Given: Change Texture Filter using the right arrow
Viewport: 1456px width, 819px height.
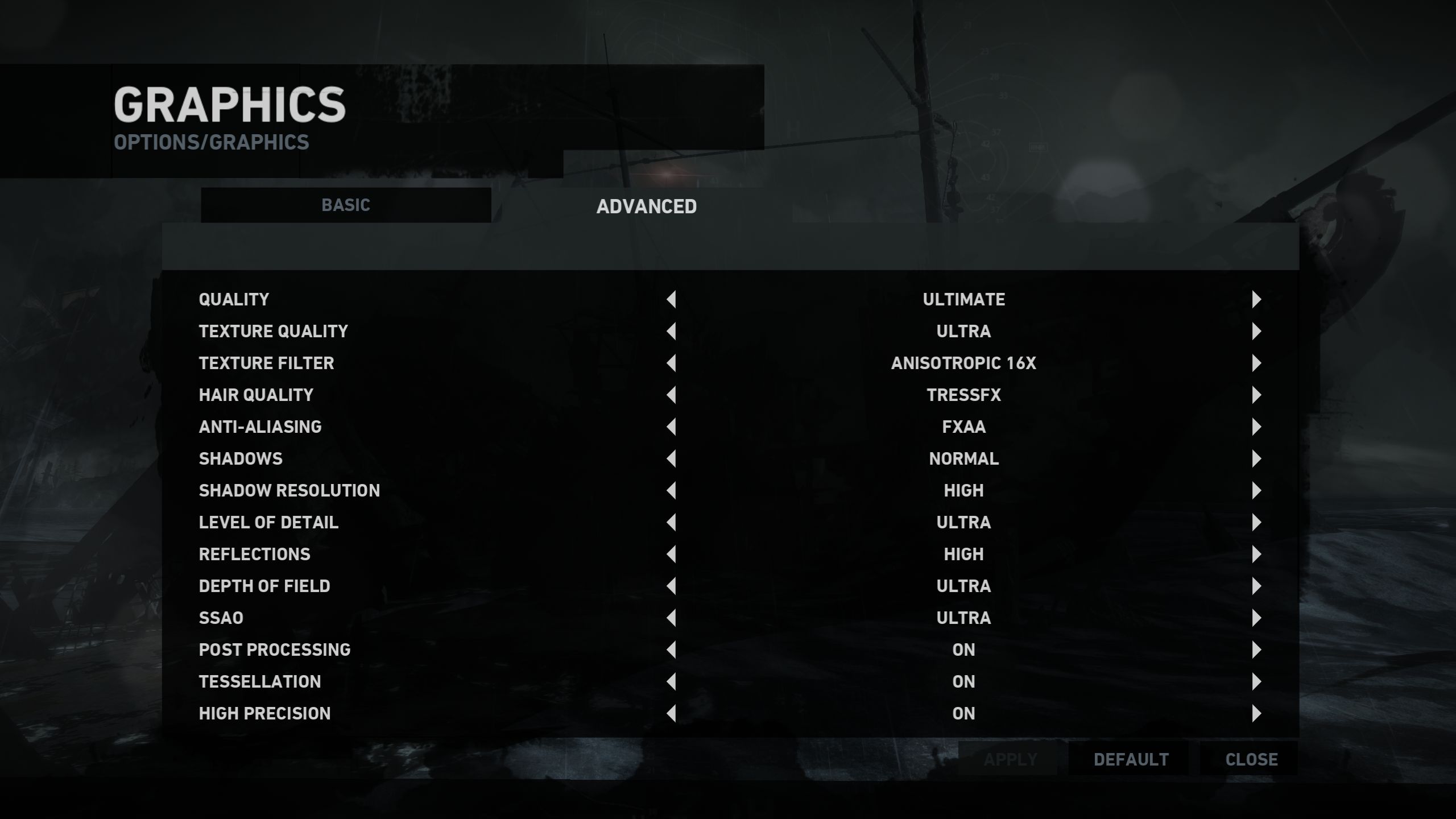Looking at the screenshot, I should click(x=1256, y=363).
